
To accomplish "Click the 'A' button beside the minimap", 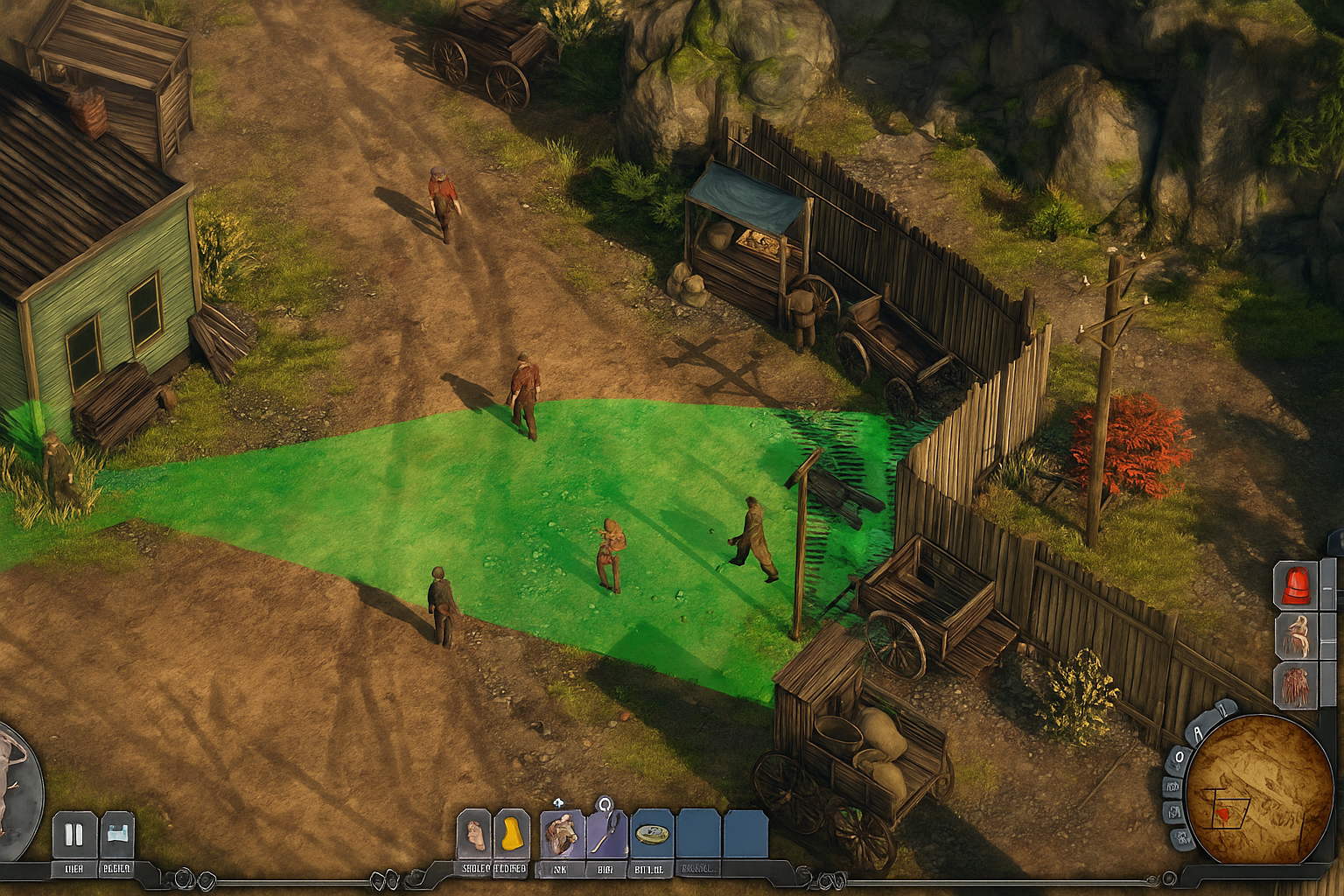I will click(1200, 732).
